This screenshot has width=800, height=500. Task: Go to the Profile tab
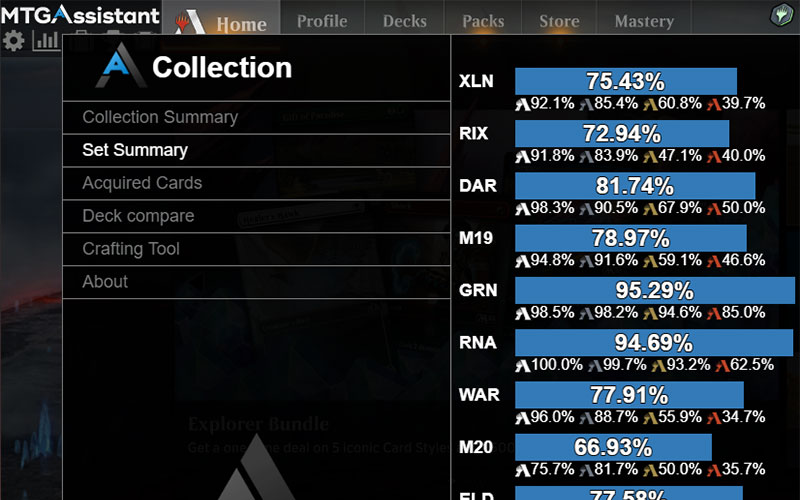coord(322,21)
